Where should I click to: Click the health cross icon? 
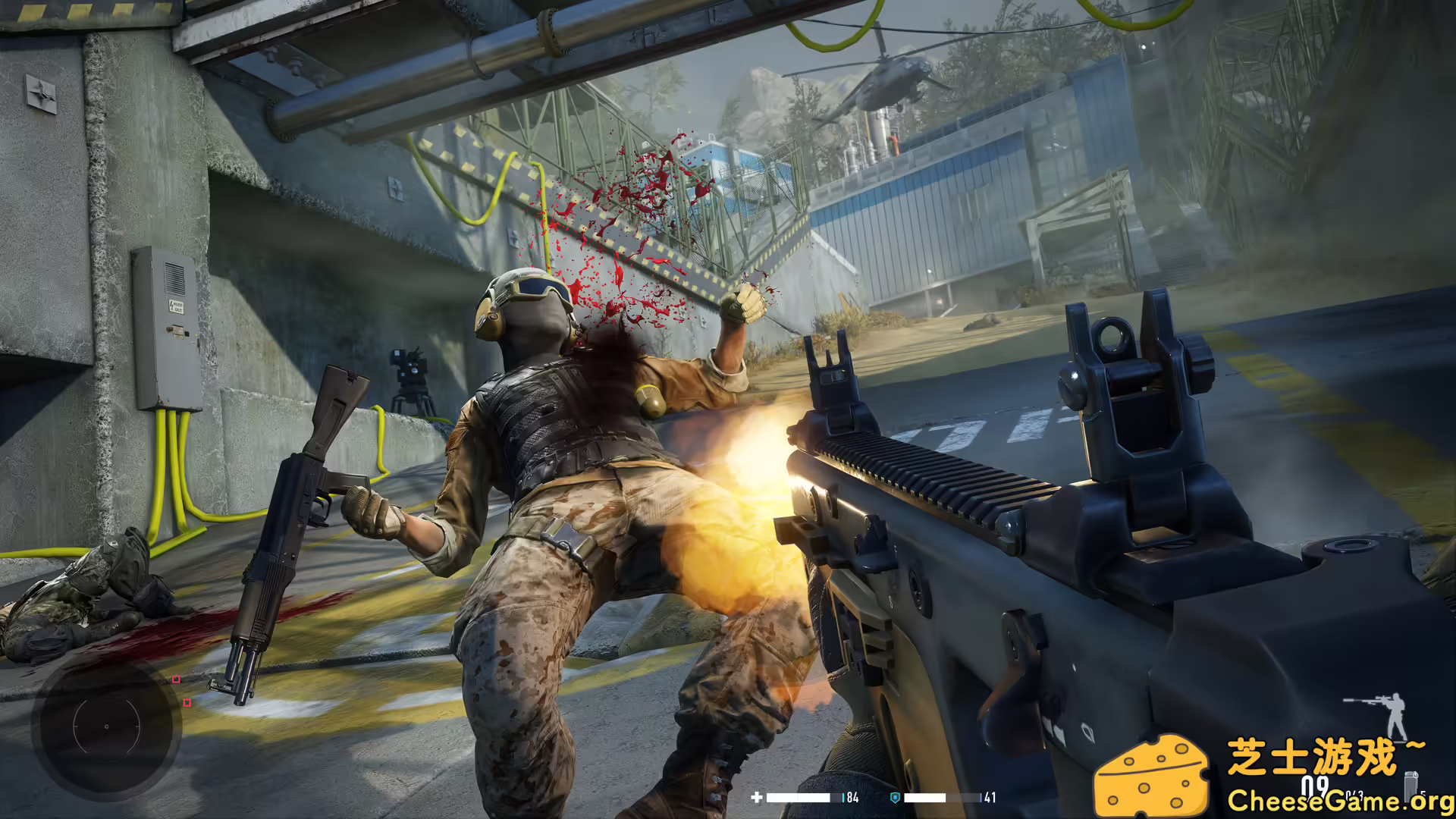pos(757,797)
